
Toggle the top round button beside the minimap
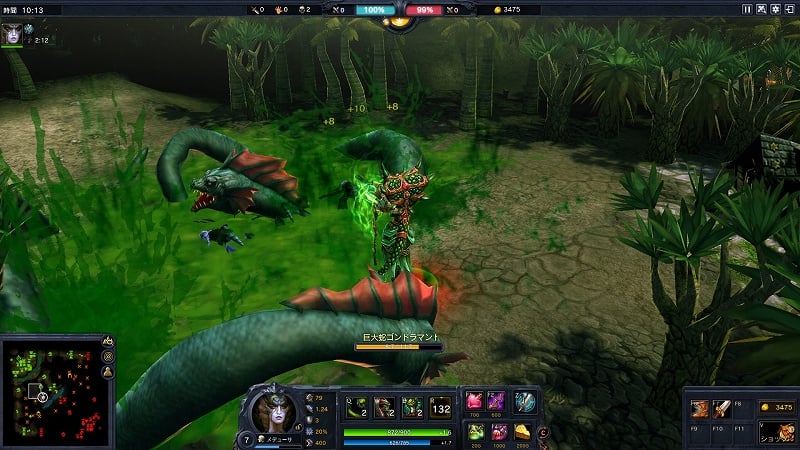tap(107, 343)
